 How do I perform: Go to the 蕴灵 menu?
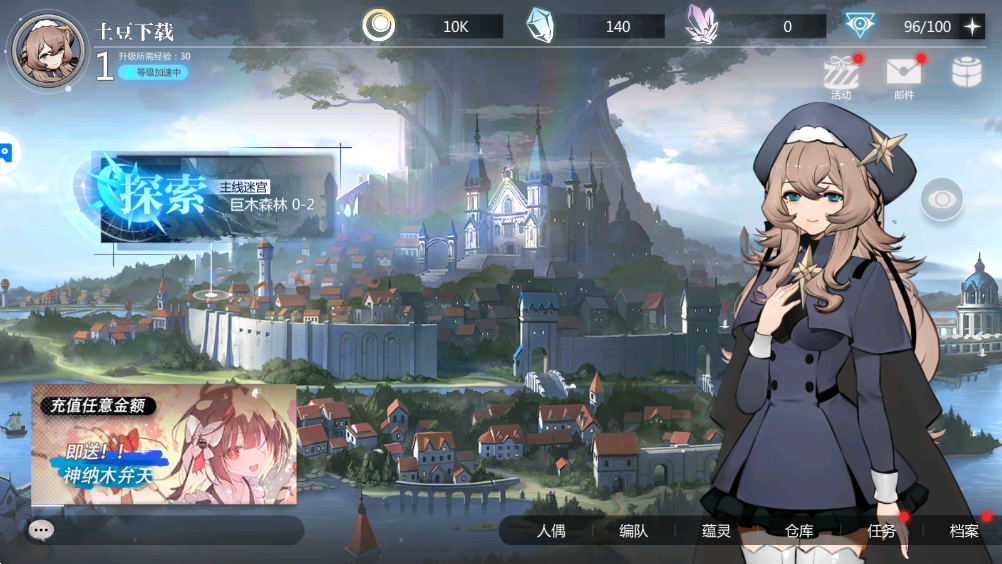coord(716,531)
